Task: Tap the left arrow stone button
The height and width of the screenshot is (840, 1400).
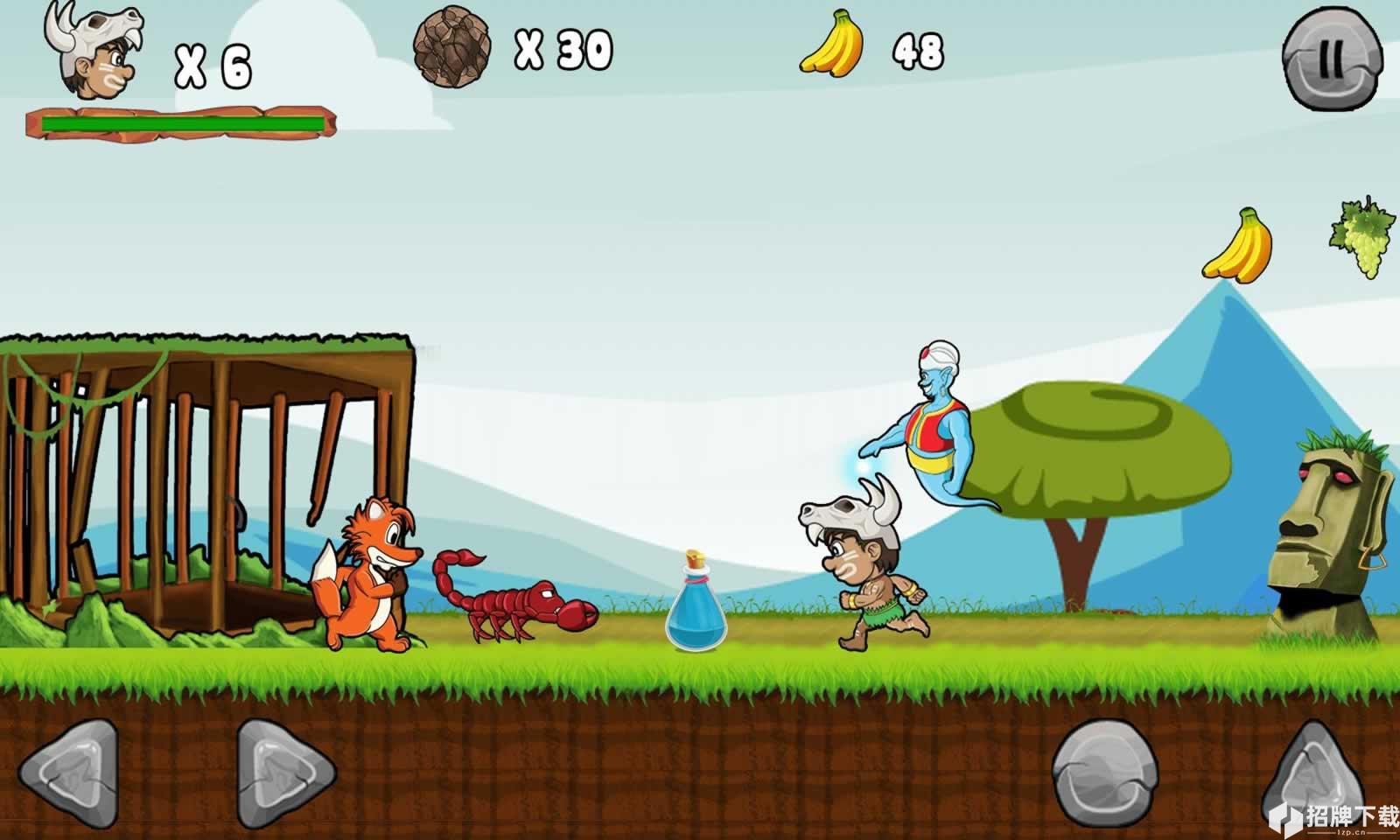Action: pyautogui.click(x=68, y=773)
